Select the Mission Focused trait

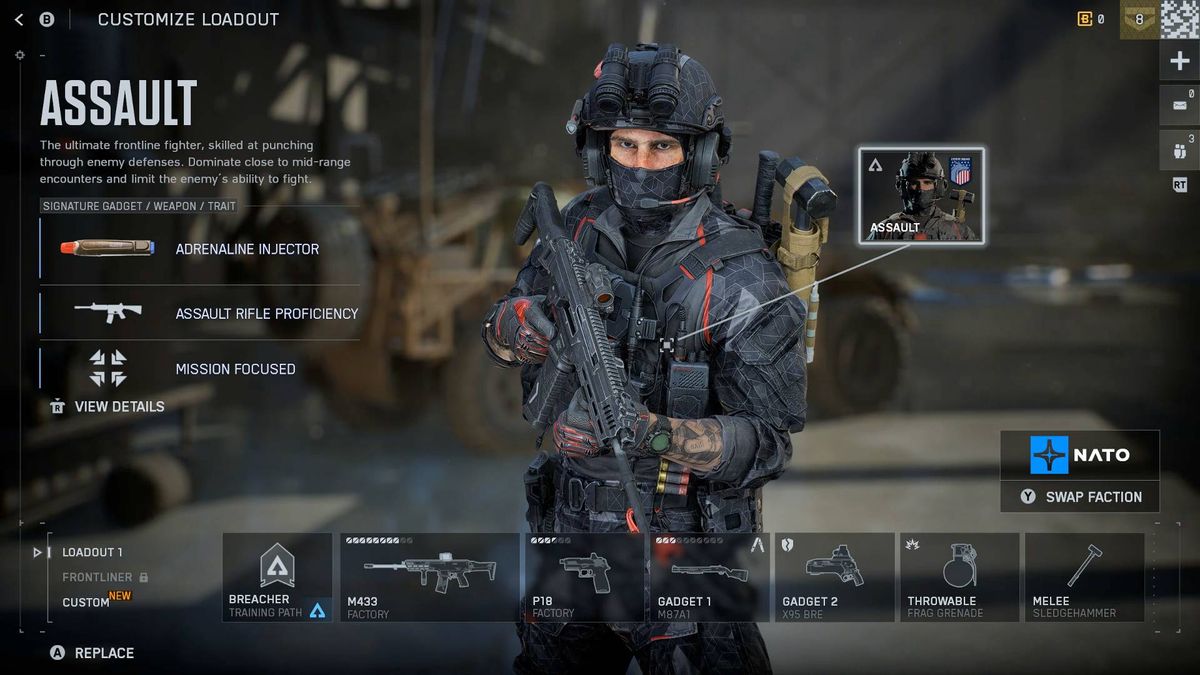tap(200, 368)
